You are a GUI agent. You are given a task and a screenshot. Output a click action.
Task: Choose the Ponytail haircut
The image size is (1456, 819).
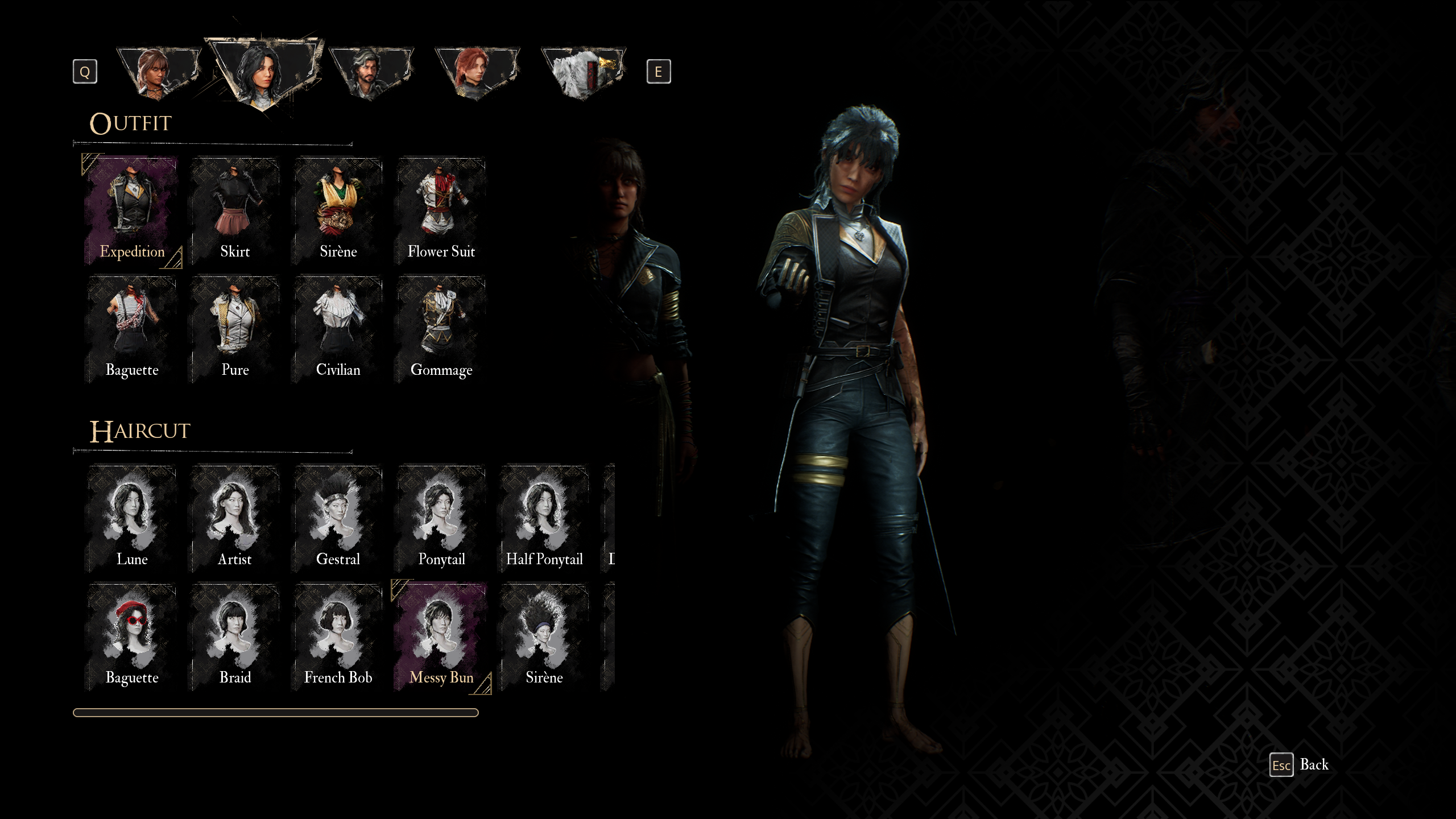(x=441, y=518)
